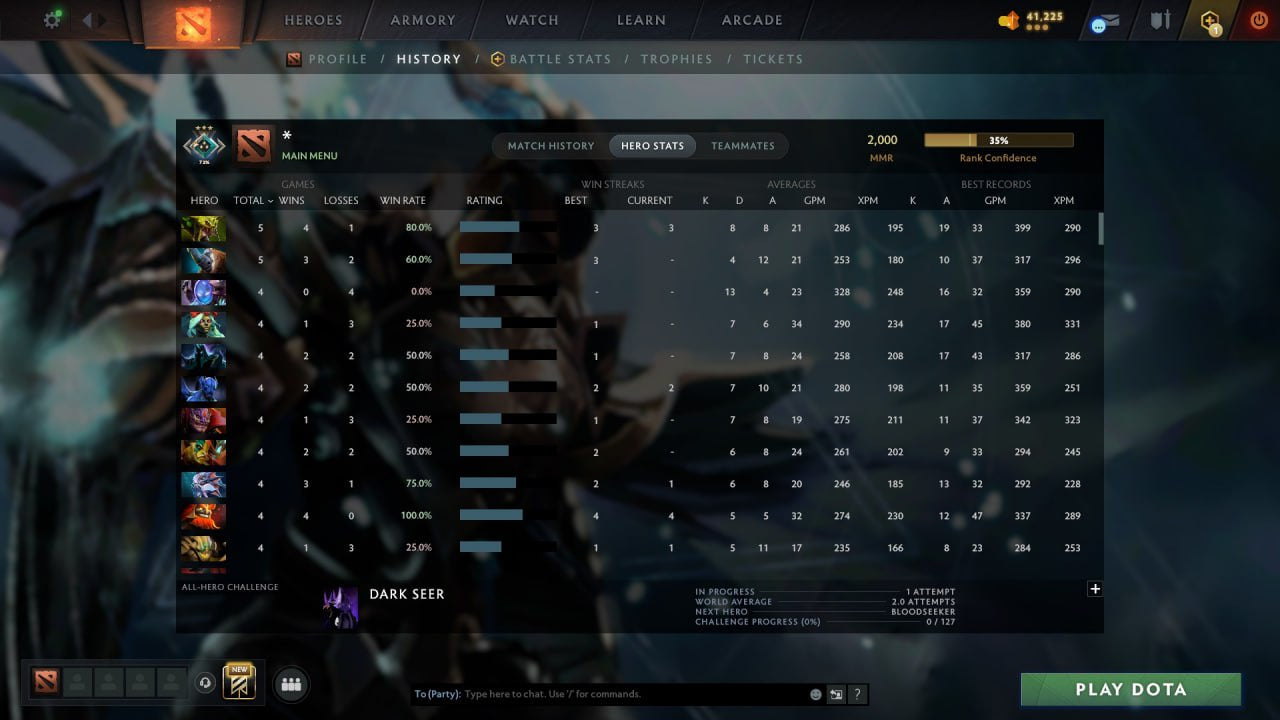Image resolution: width=1280 pixels, height=720 pixels.
Task: Click the chat help question mark icon
Action: pos(857,693)
